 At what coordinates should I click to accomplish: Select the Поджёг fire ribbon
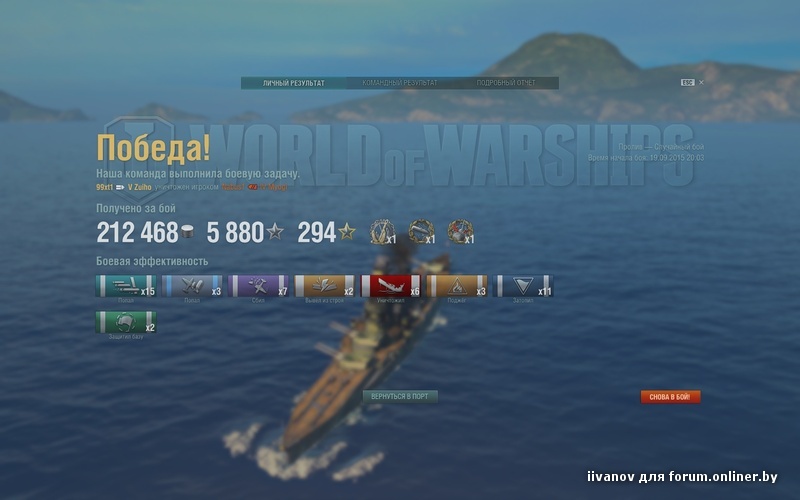tap(457, 287)
